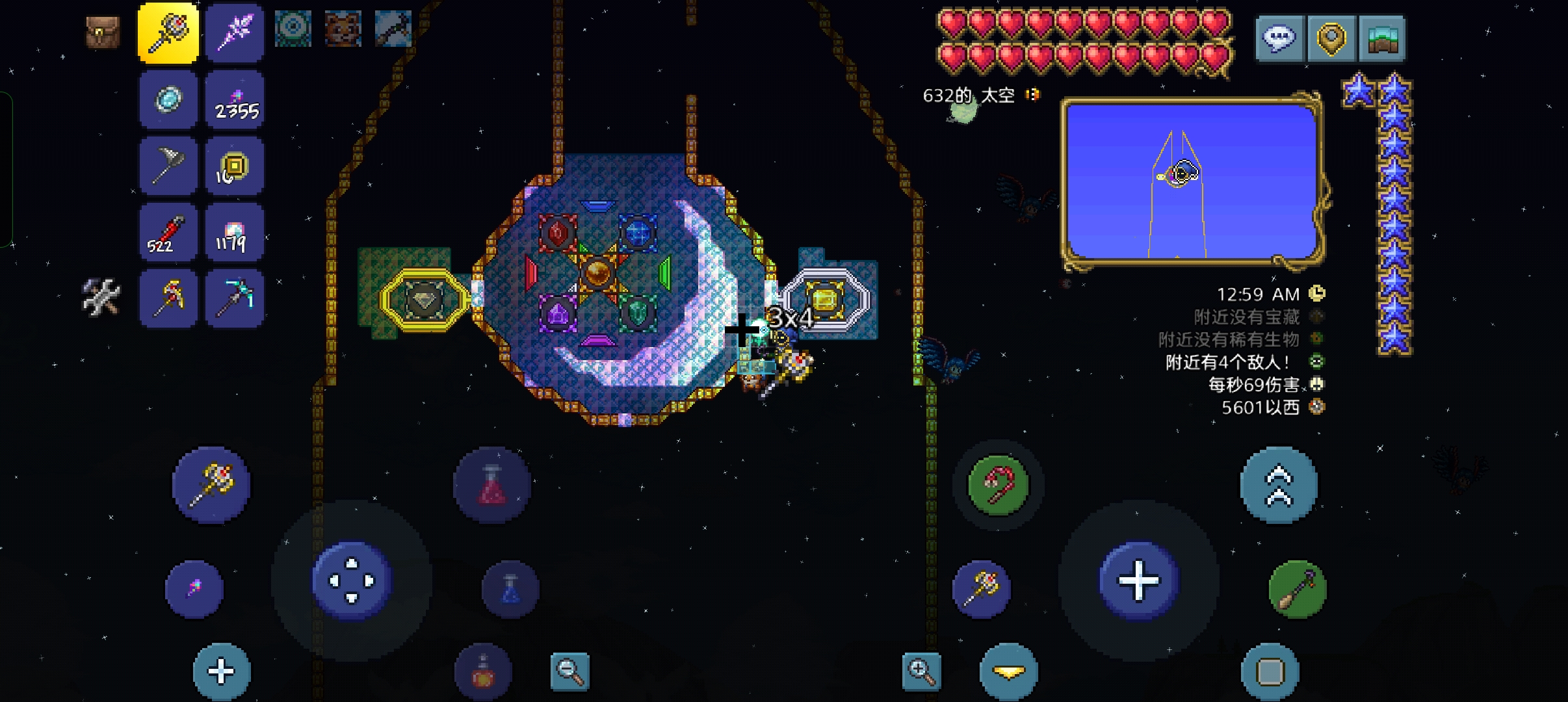
Task: Choose the hotbar item stacked at 2355
Action: coord(235,99)
